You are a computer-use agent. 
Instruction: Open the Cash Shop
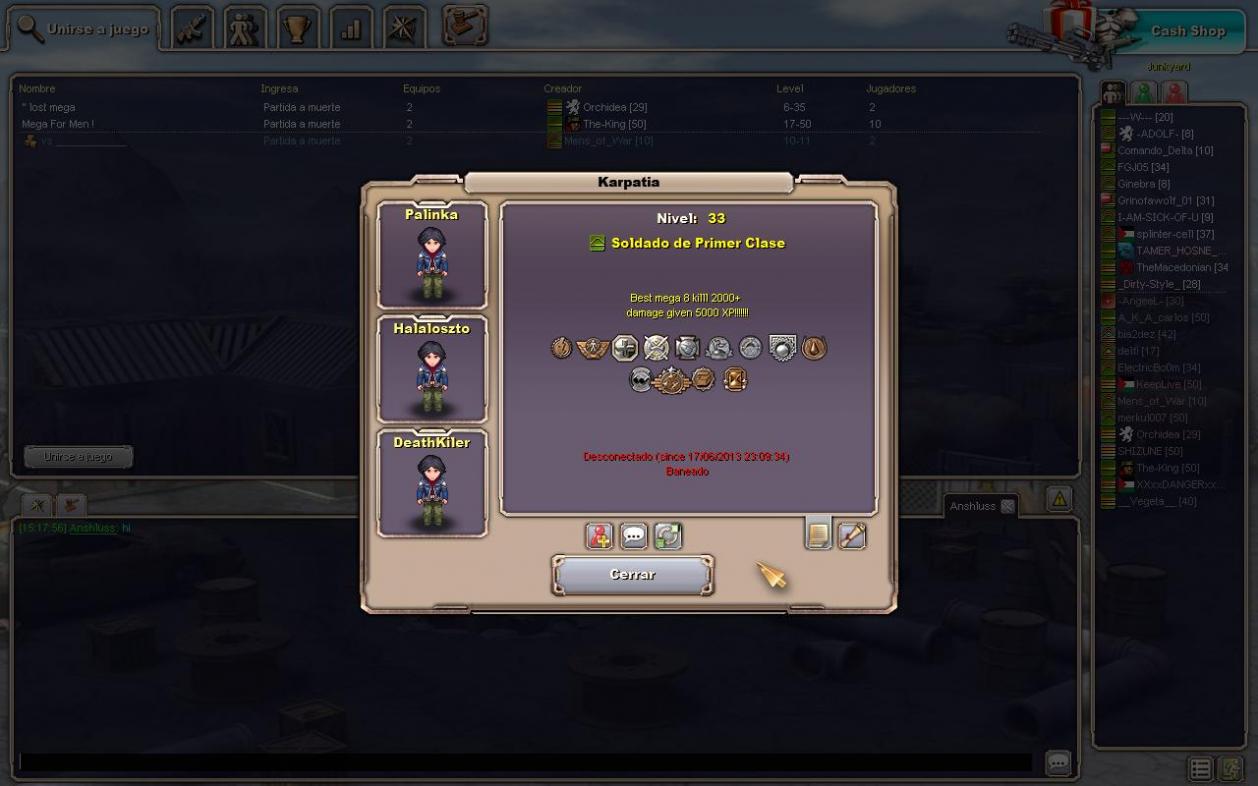(x=1187, y=31)
